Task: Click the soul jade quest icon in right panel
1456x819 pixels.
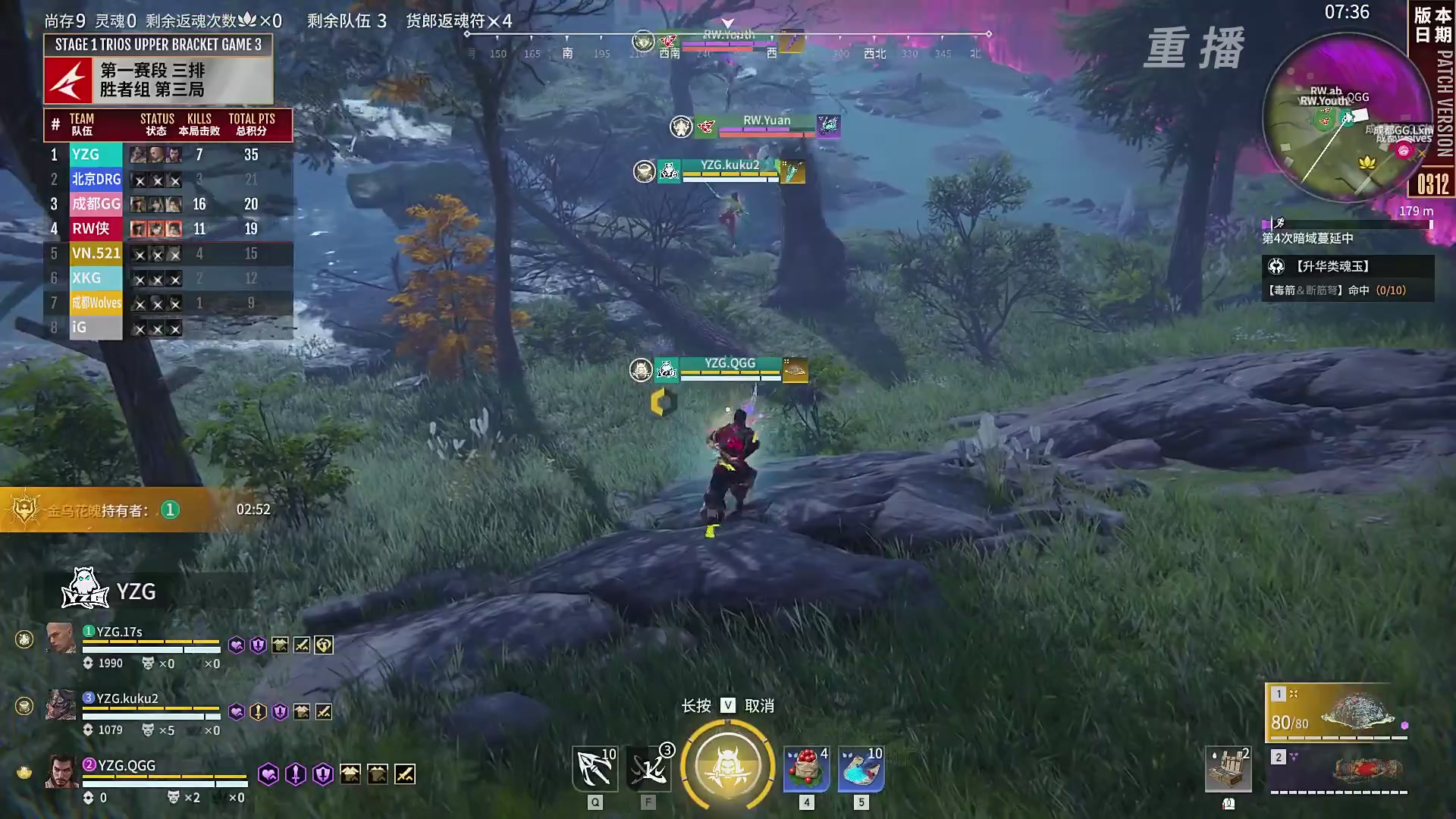Action: [x=1276, y=267]
